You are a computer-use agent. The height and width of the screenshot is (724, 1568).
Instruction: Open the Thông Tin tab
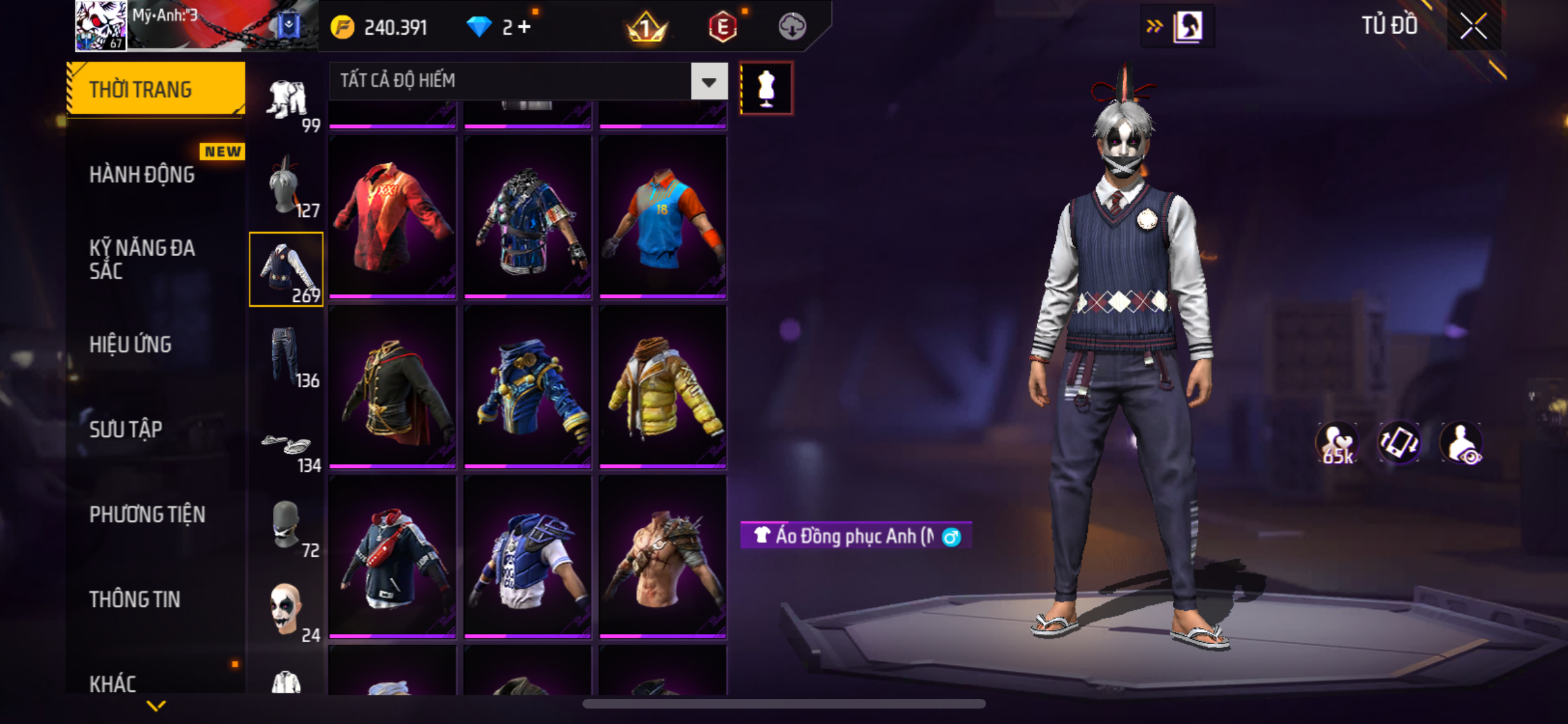[135, 599]
